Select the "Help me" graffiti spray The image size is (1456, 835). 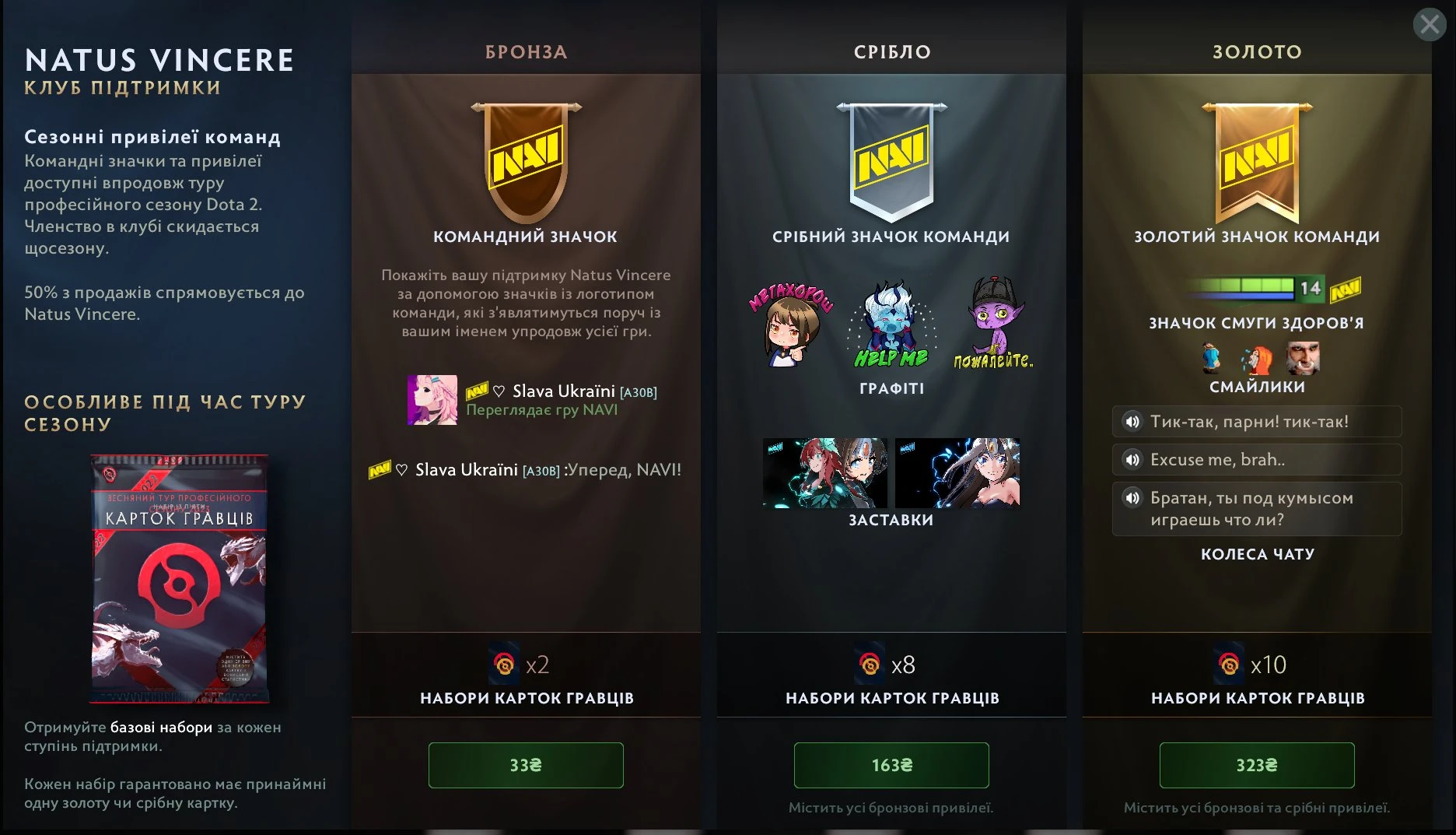click(891, 325)
